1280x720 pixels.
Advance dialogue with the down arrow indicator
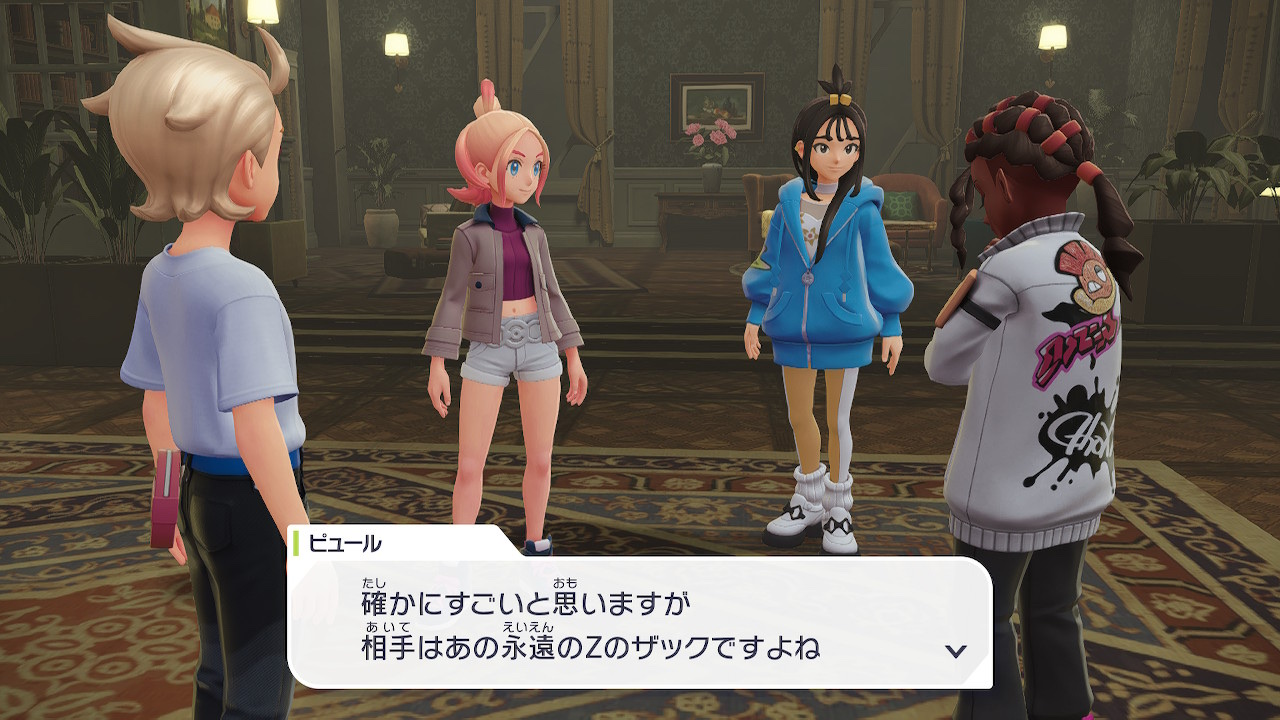956,651
